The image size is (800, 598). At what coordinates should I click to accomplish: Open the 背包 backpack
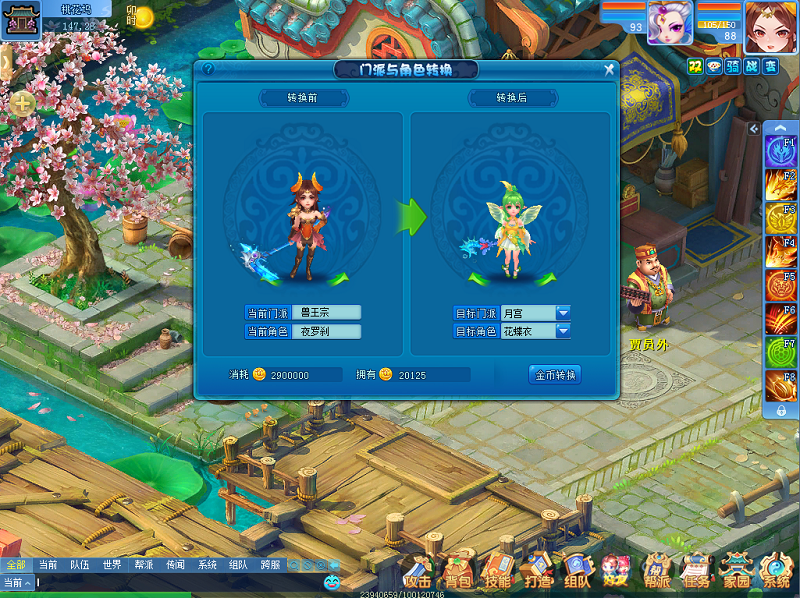pos(458,571)
